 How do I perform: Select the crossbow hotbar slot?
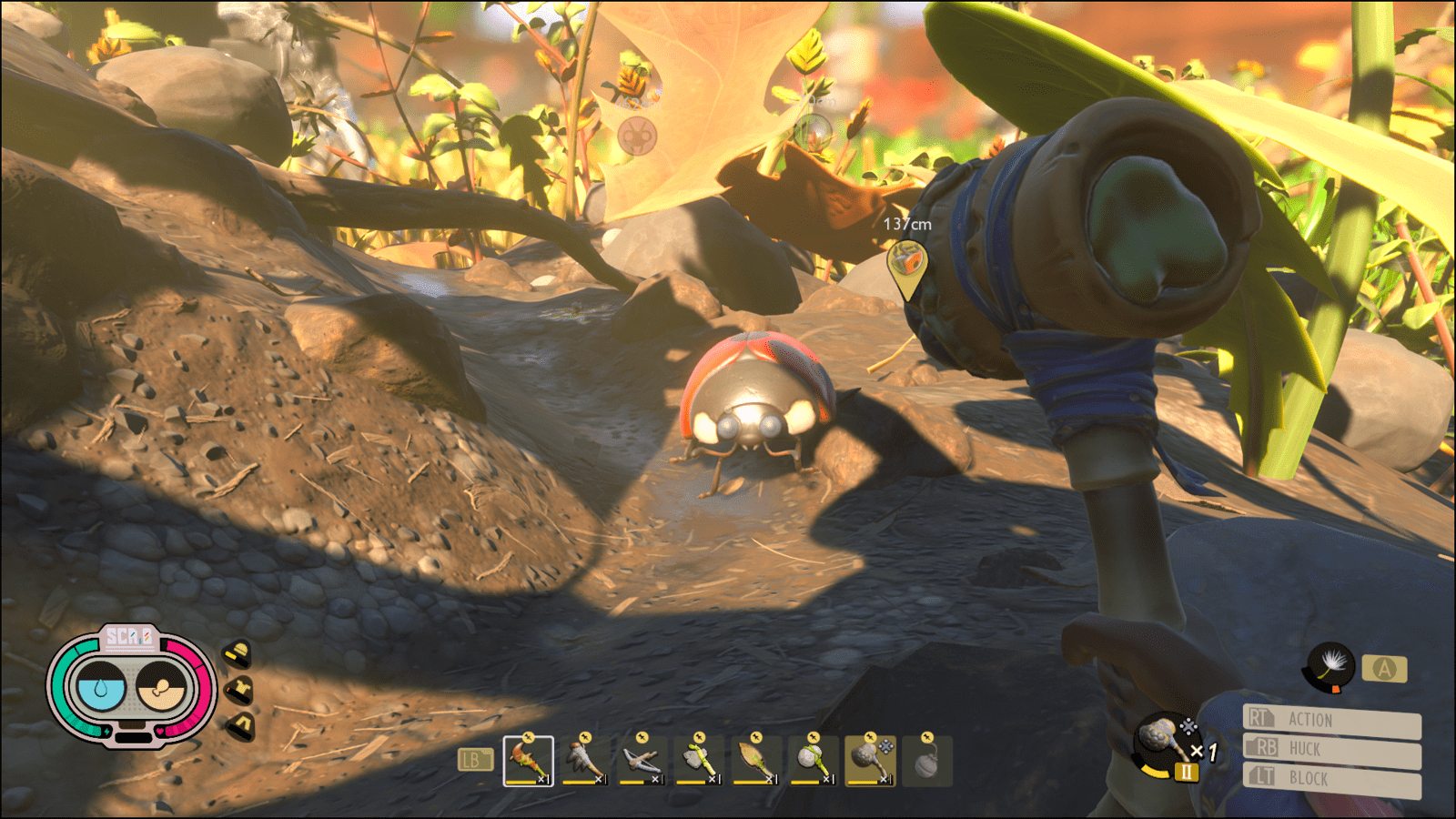642,761
